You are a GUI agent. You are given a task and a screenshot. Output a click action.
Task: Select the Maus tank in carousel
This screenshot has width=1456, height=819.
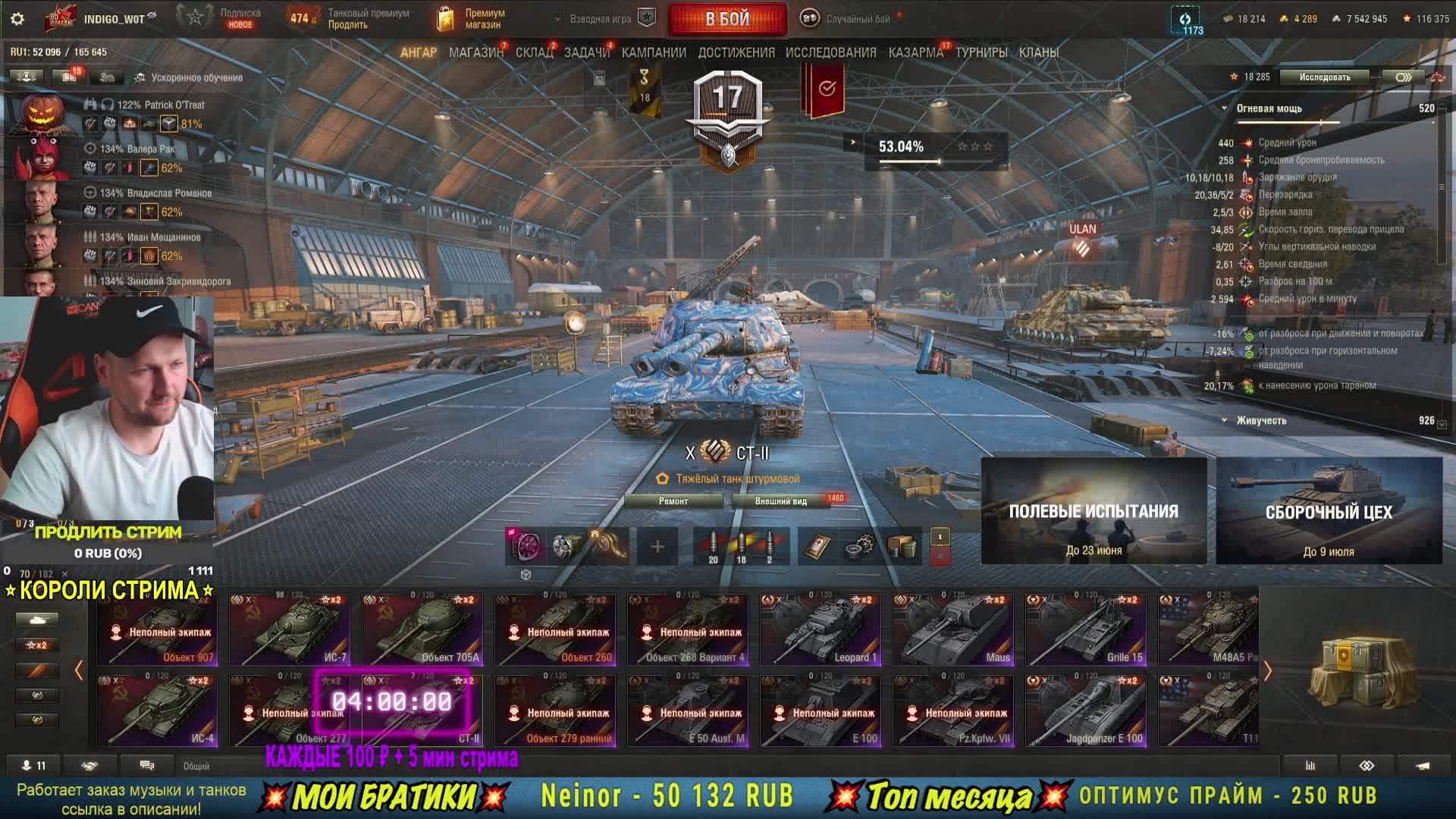(953, 630)
